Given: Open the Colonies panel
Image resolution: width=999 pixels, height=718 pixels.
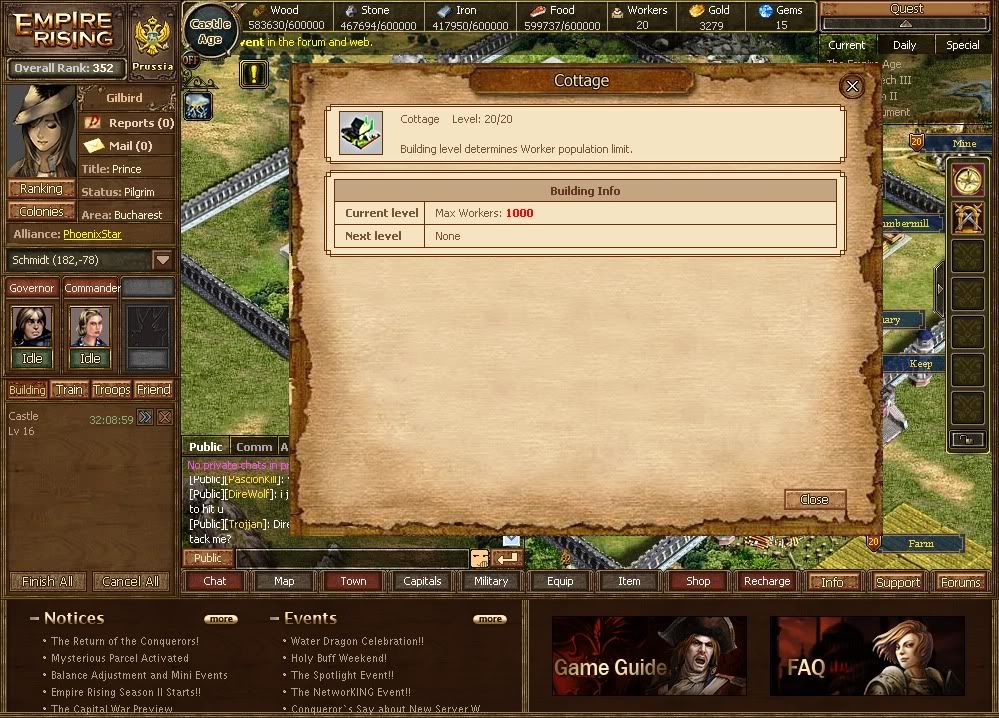Looking at the screenshot, I should point(41,212).
